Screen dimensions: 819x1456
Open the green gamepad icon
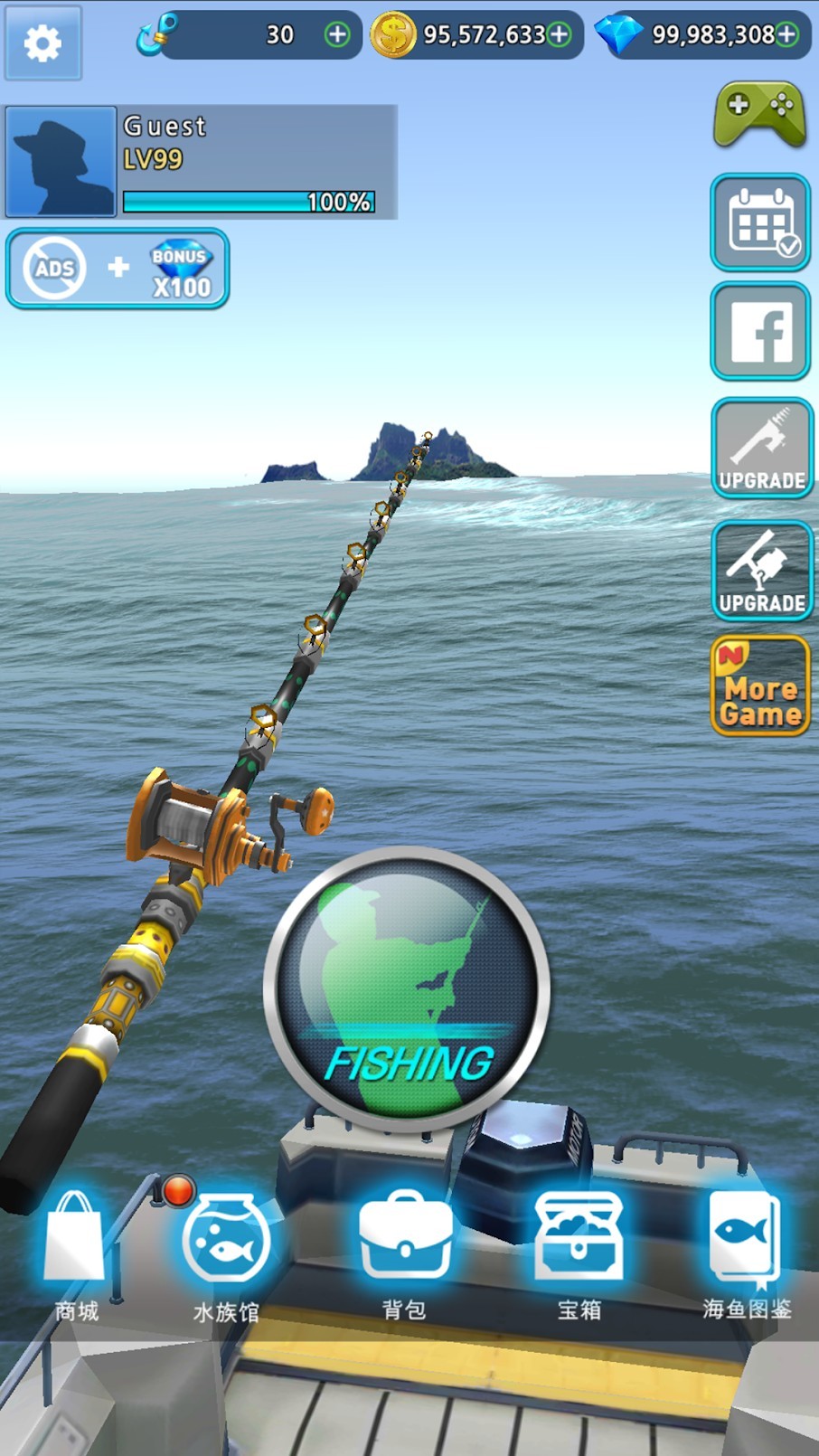point(759,115)
